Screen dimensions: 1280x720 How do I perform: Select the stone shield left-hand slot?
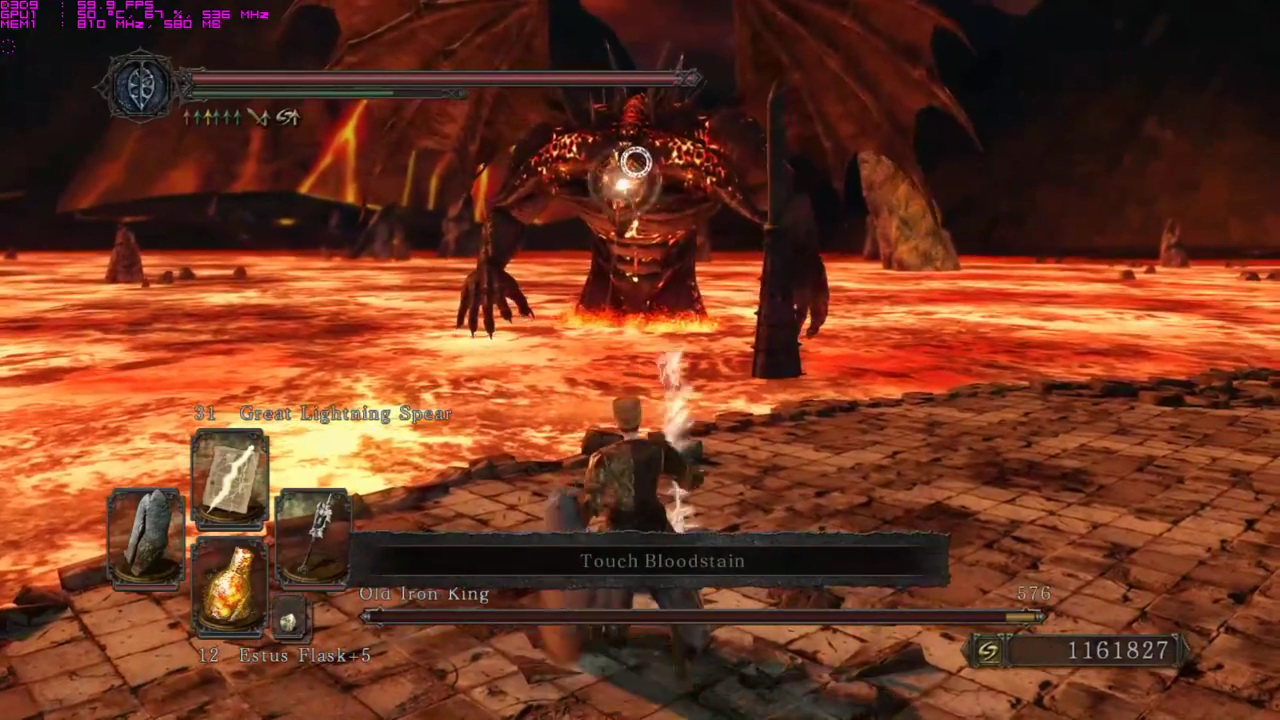(146, 536)
